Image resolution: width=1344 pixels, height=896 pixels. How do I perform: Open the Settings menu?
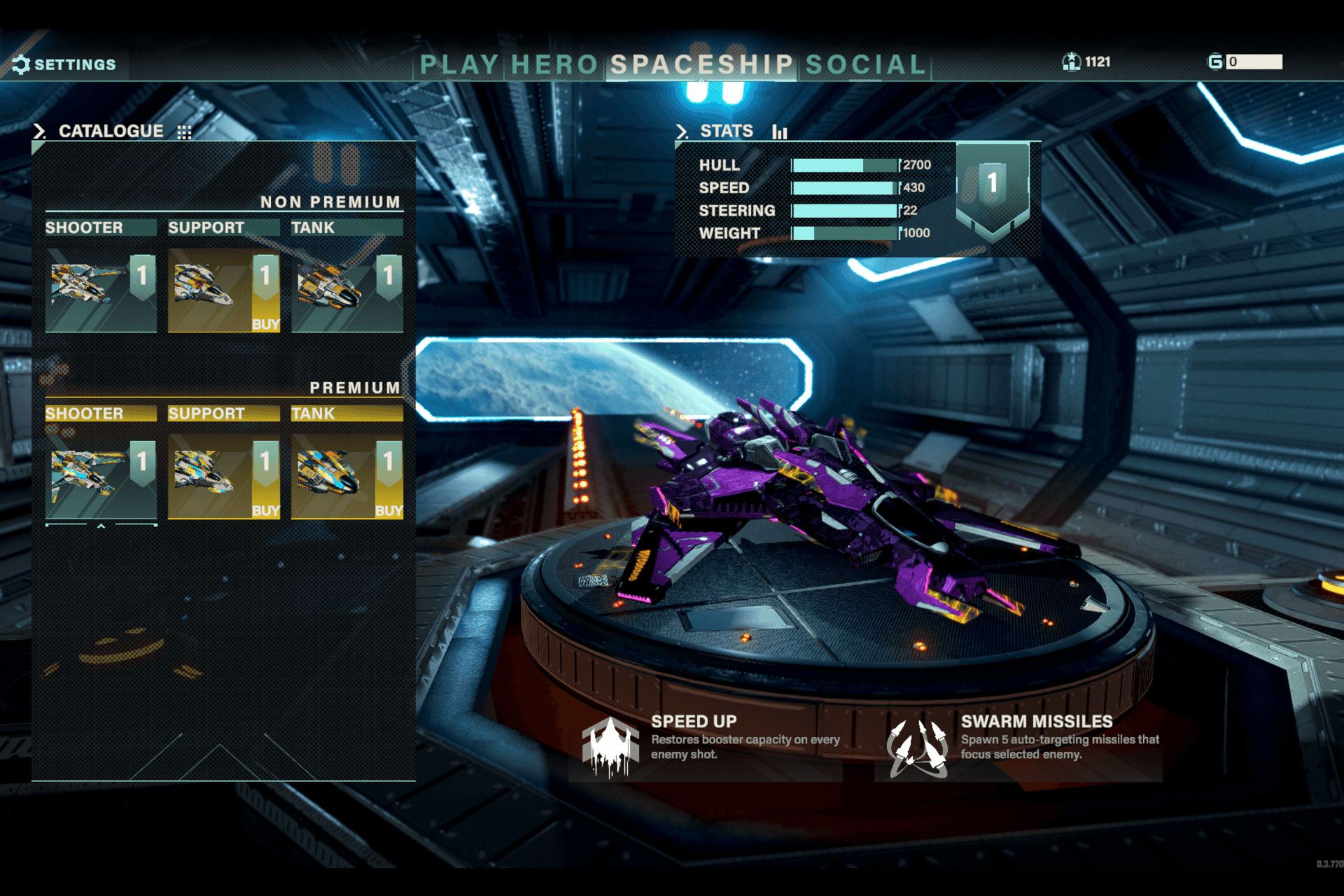[64, 64]
